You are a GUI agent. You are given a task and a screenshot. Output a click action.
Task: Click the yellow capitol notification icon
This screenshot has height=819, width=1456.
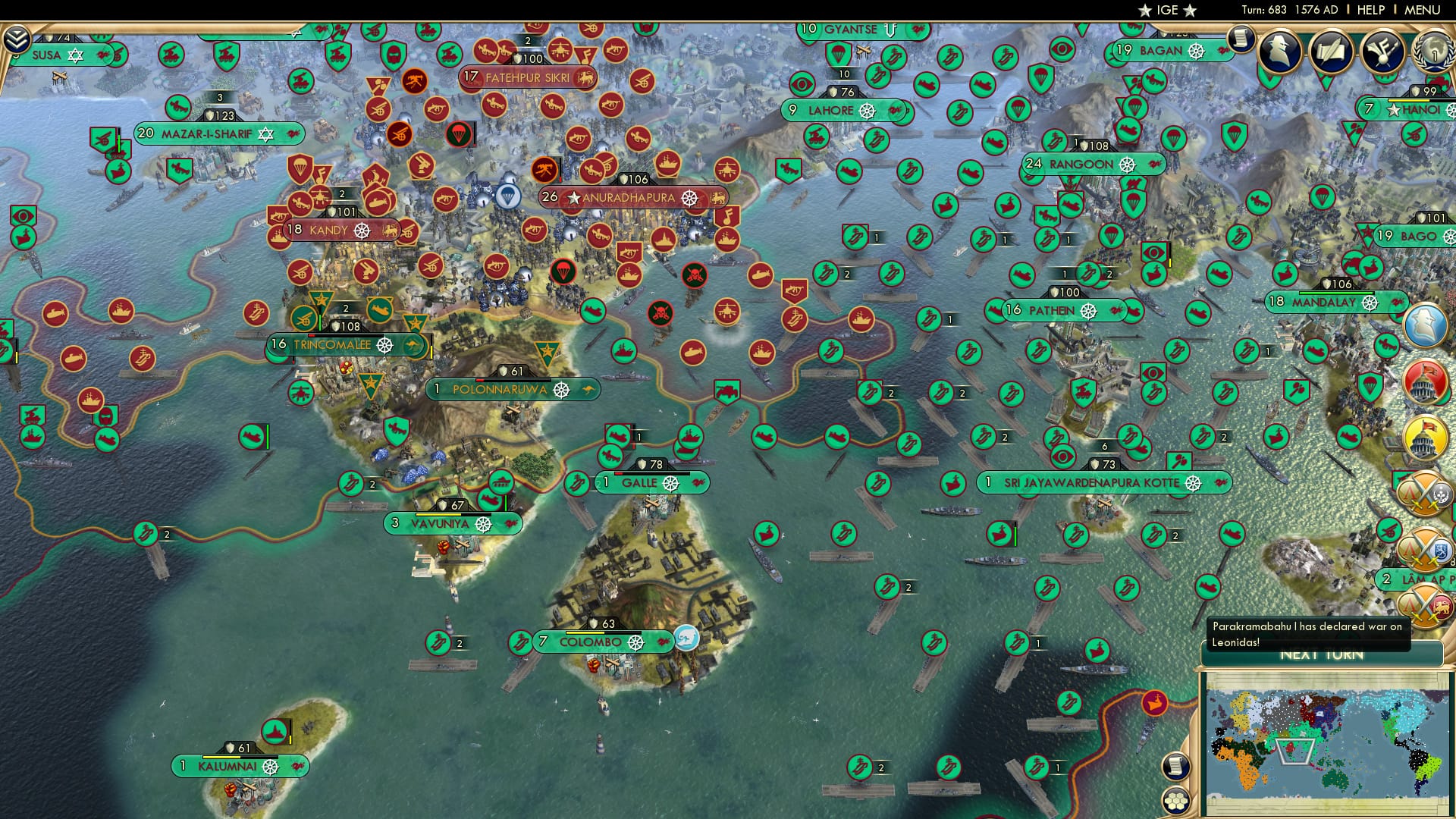pos(1423,437)
